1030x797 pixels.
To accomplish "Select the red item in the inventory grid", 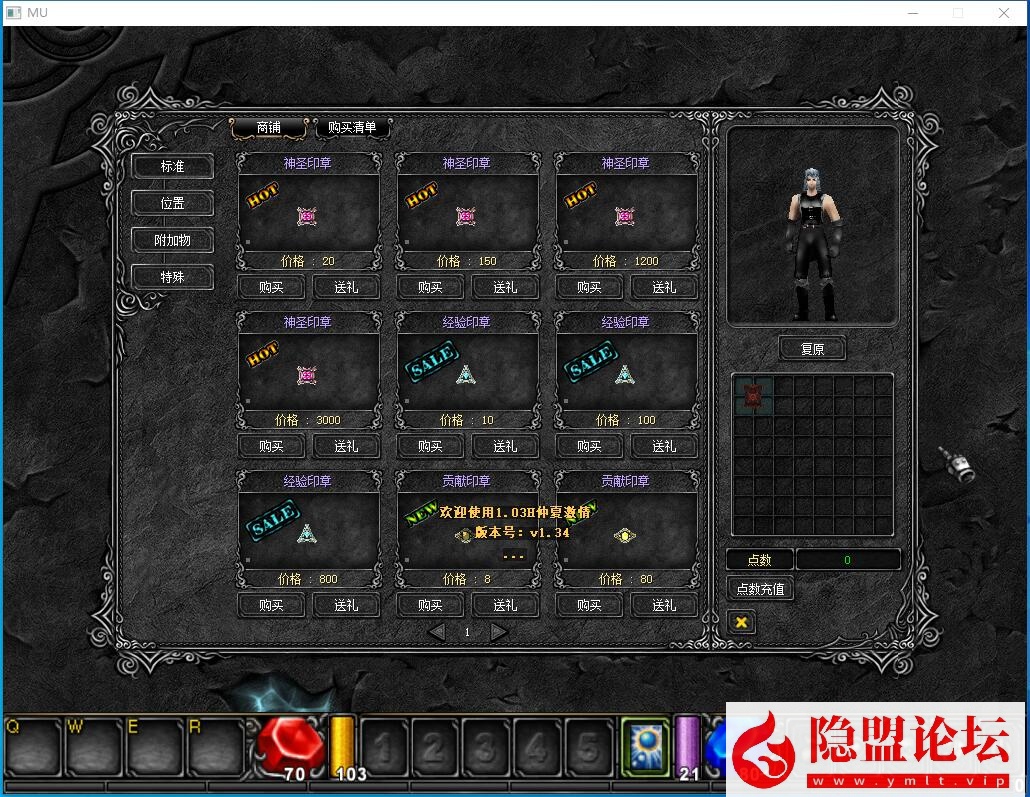I will 753,395.
